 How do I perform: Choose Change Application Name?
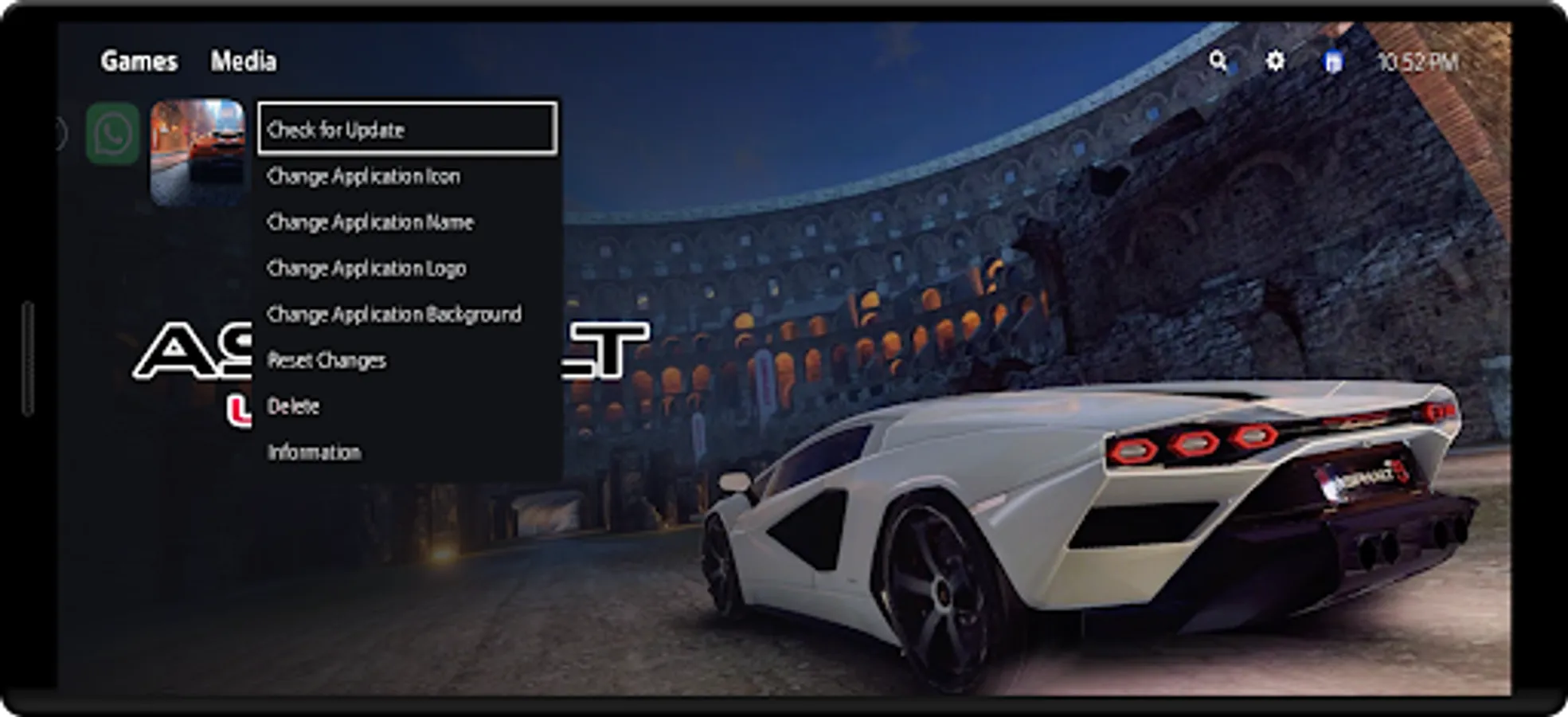point(371,222)
